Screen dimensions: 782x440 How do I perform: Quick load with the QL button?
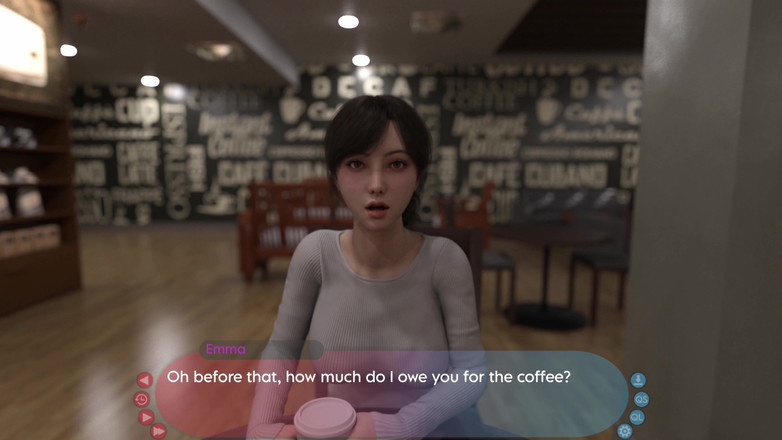[x=637, y=417]
